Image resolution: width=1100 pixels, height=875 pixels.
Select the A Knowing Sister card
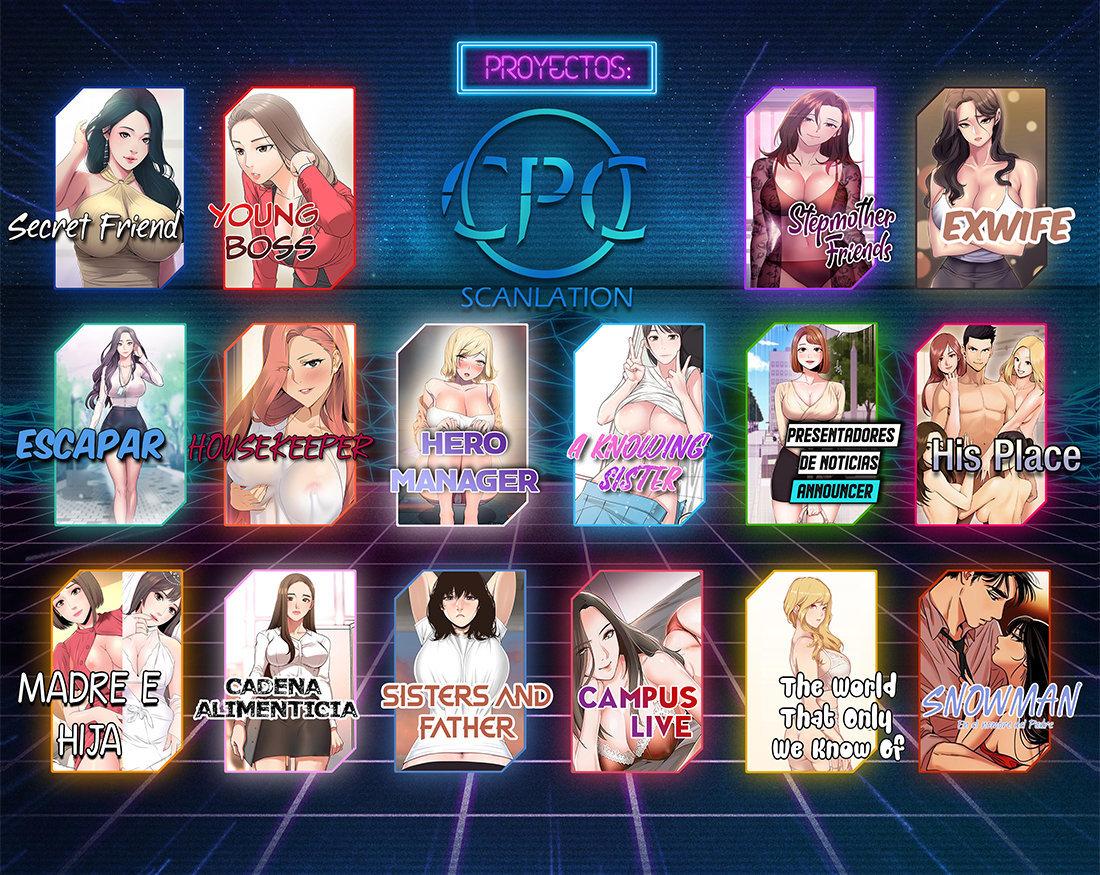point(638,423)
